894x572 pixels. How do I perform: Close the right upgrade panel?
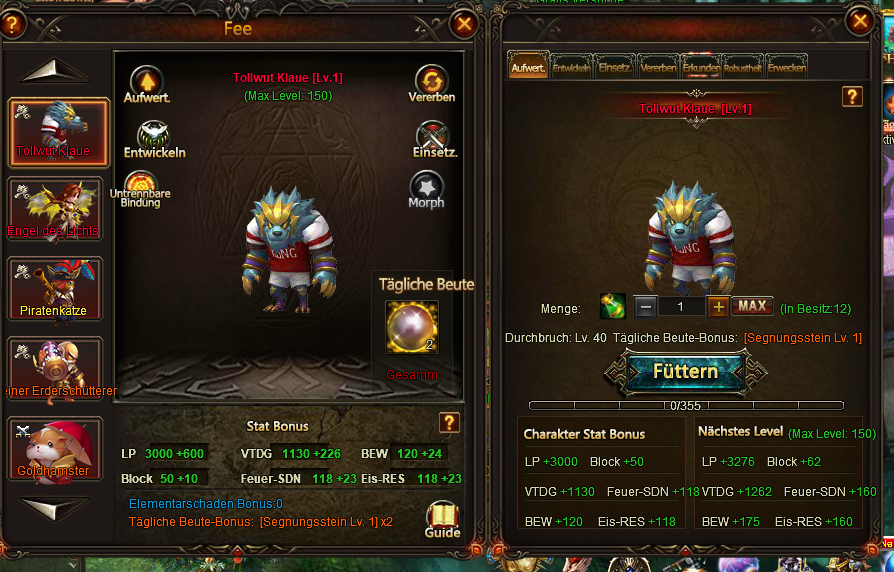pos(858,20)
